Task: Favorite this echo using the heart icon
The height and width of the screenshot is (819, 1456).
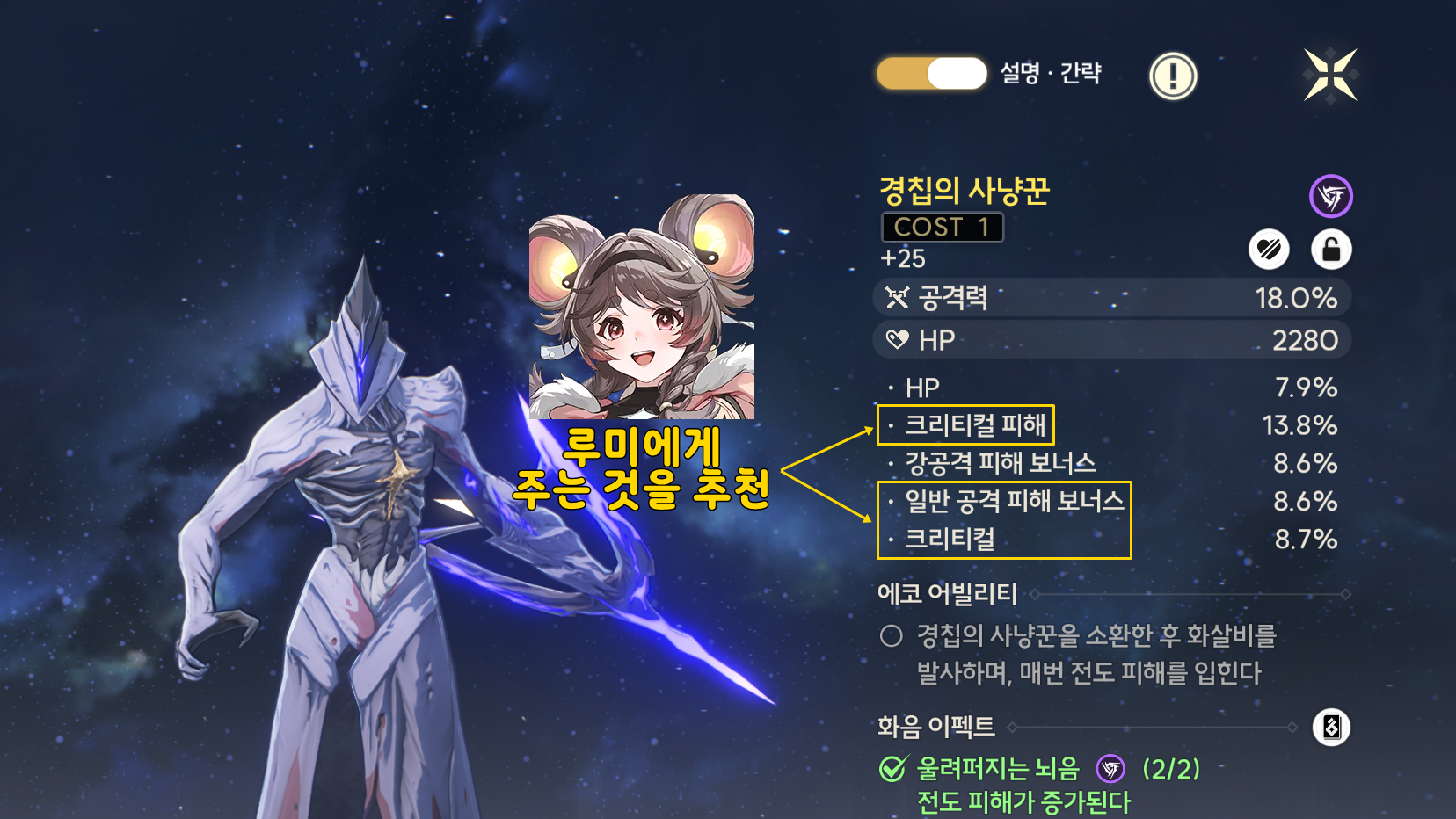Action: coord(1268,249)
